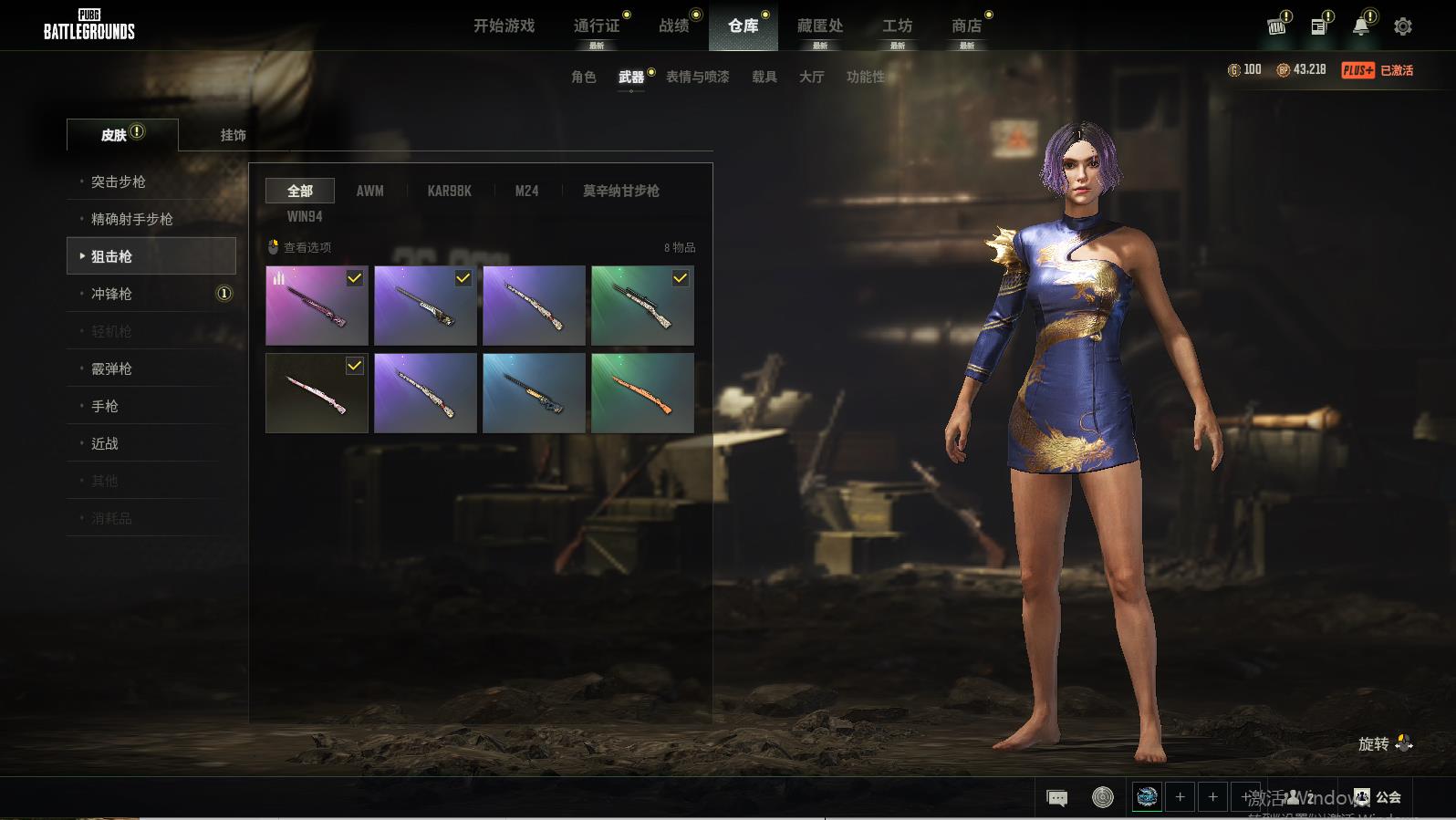The image size is (1456, 820).
Task: Select the 载具 vehicle sub-tab
Action: pos(764,77)
